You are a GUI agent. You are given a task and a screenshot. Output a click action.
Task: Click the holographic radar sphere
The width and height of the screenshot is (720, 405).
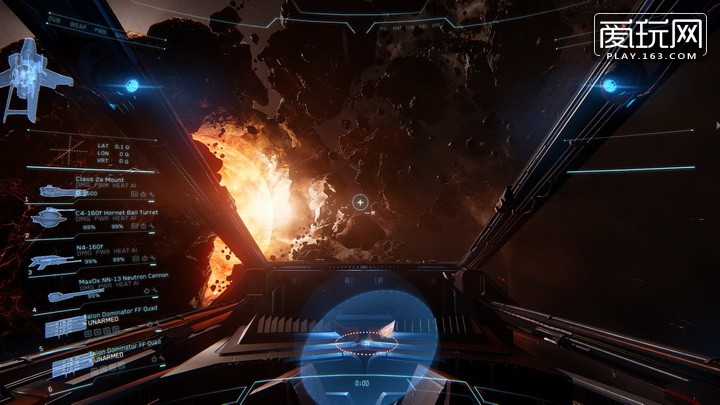point(367,338)
